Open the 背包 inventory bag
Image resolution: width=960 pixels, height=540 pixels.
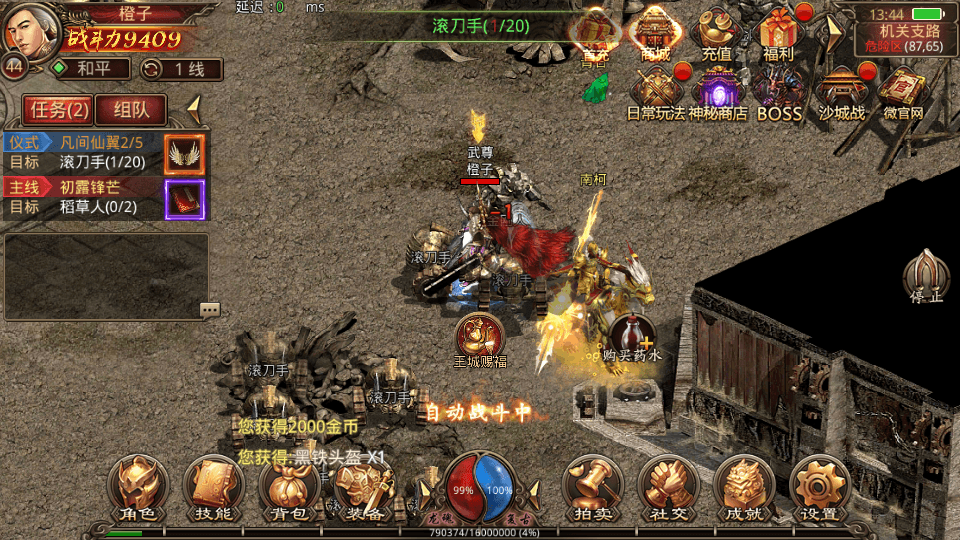click(x=289, y=487)
